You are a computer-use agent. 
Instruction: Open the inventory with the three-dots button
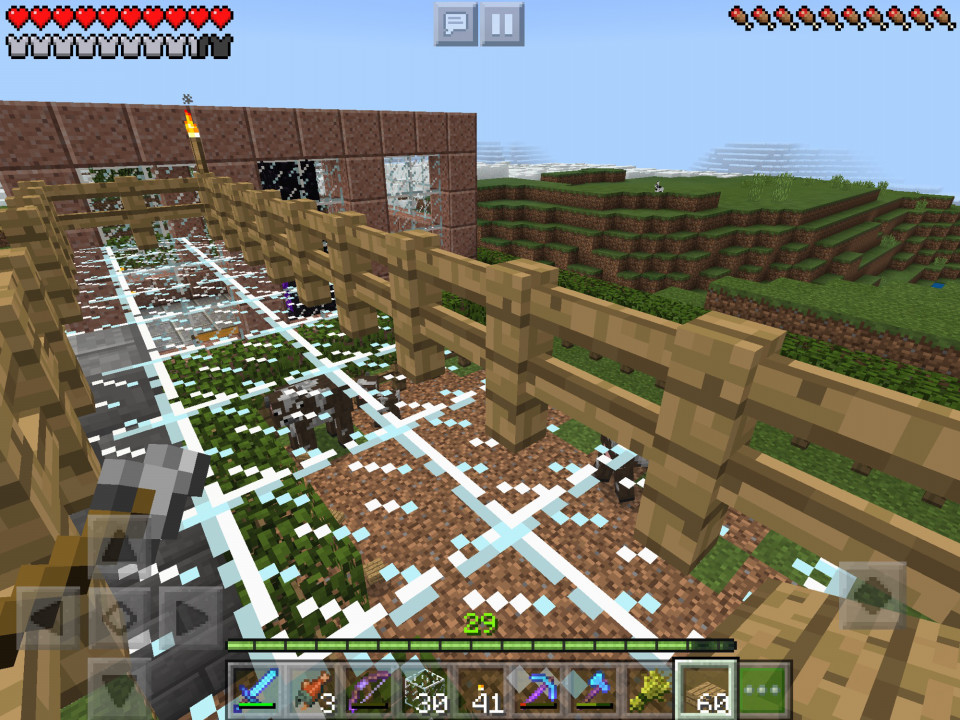765,691
